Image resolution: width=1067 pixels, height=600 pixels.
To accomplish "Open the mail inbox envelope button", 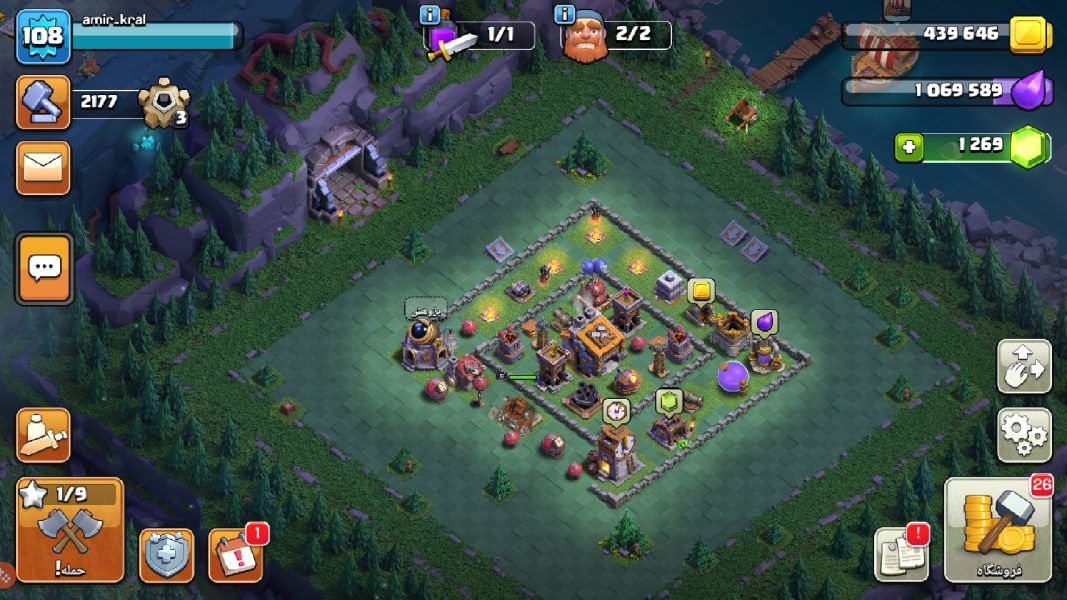I will [x=43, y=167].
